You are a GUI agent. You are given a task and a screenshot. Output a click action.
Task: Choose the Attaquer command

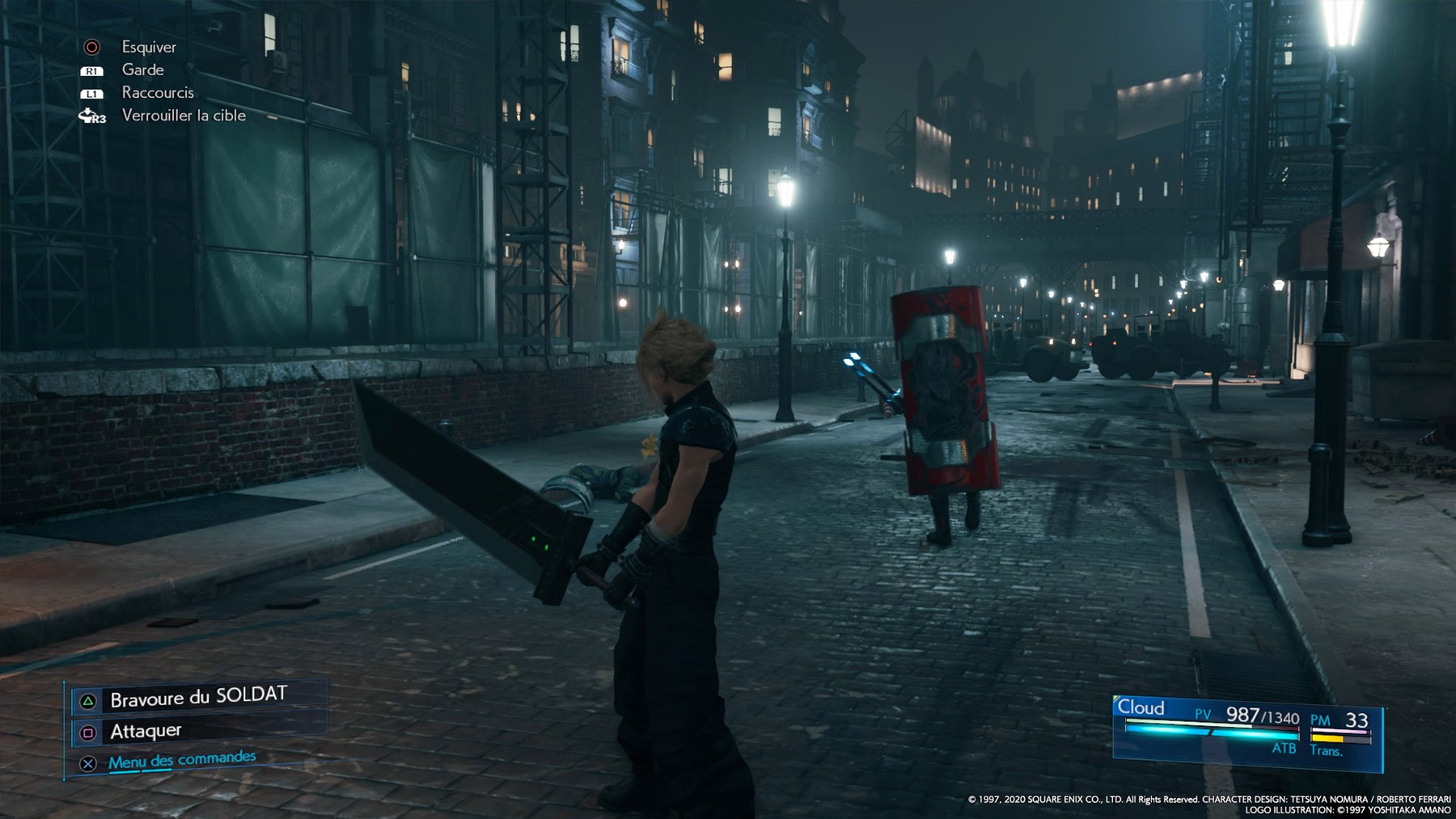146,732
